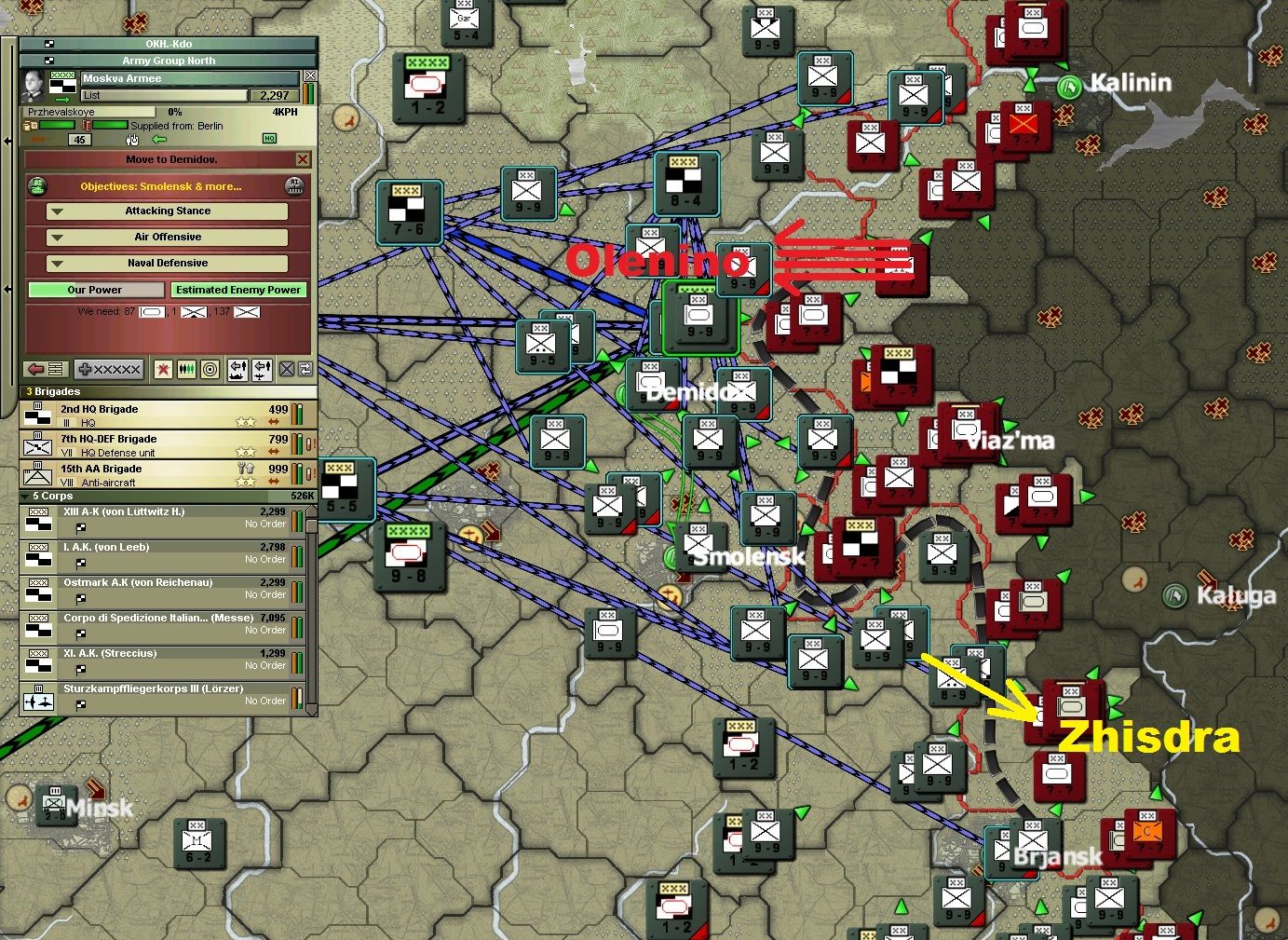
Task: Select the 15th AA Brigade row
Action: [158, 475]
